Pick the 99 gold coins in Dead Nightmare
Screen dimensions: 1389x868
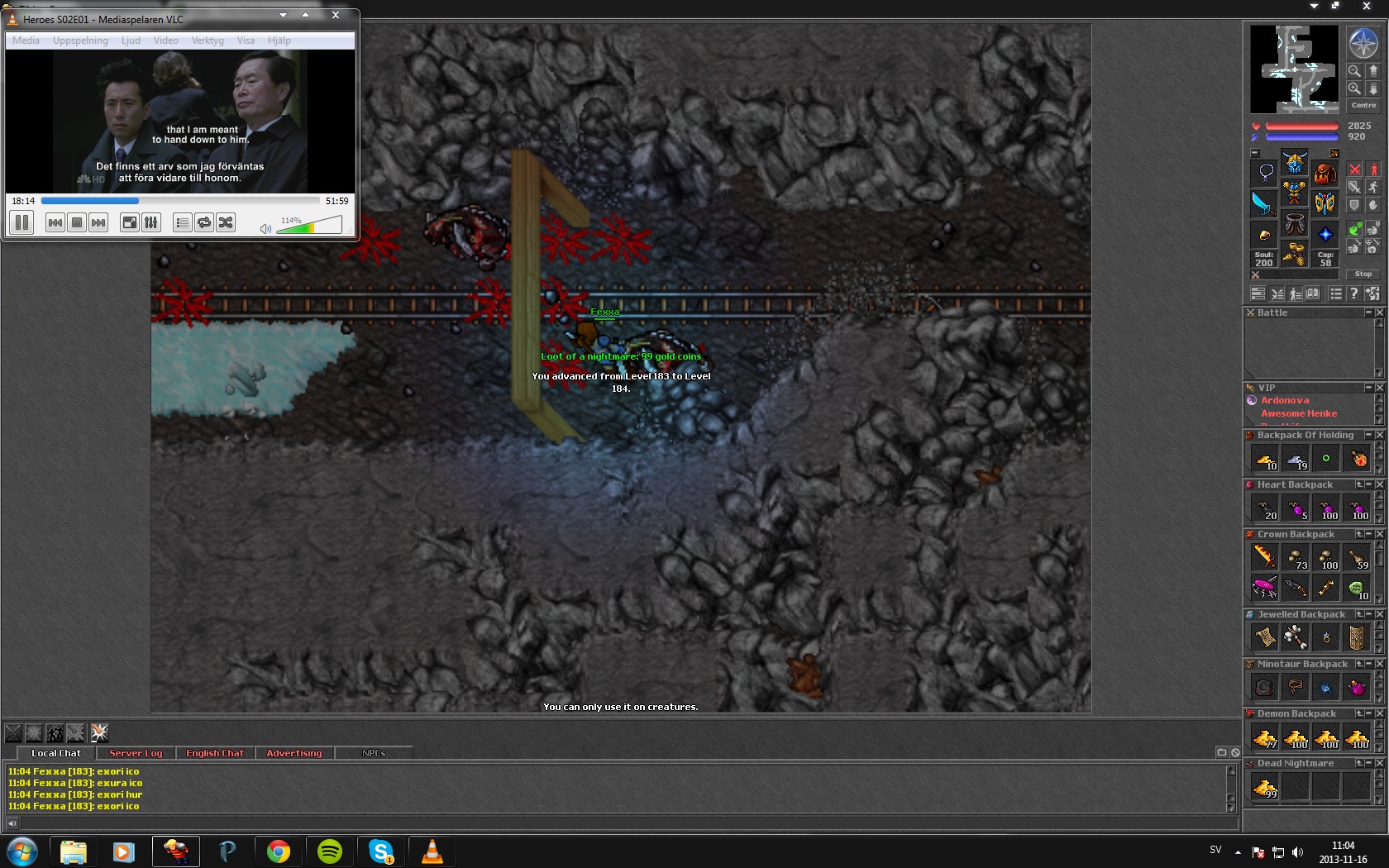coord(1265,788)
